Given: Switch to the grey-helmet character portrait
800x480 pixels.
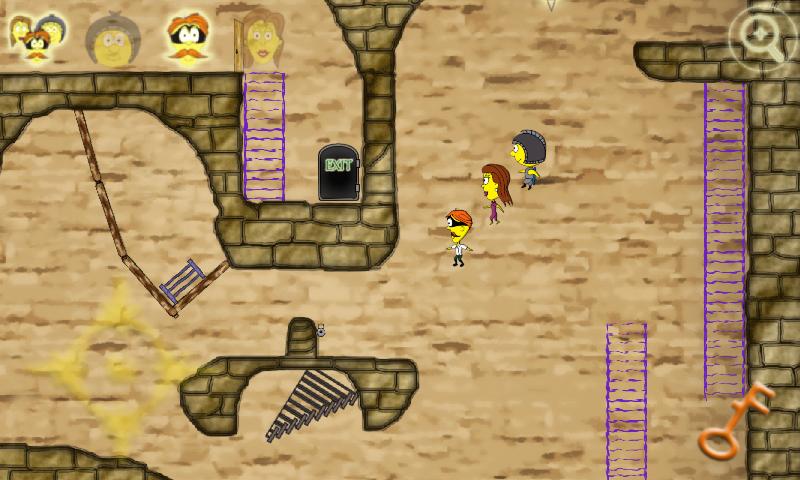Looking at the screenshot, I should [x=111, y=40].
